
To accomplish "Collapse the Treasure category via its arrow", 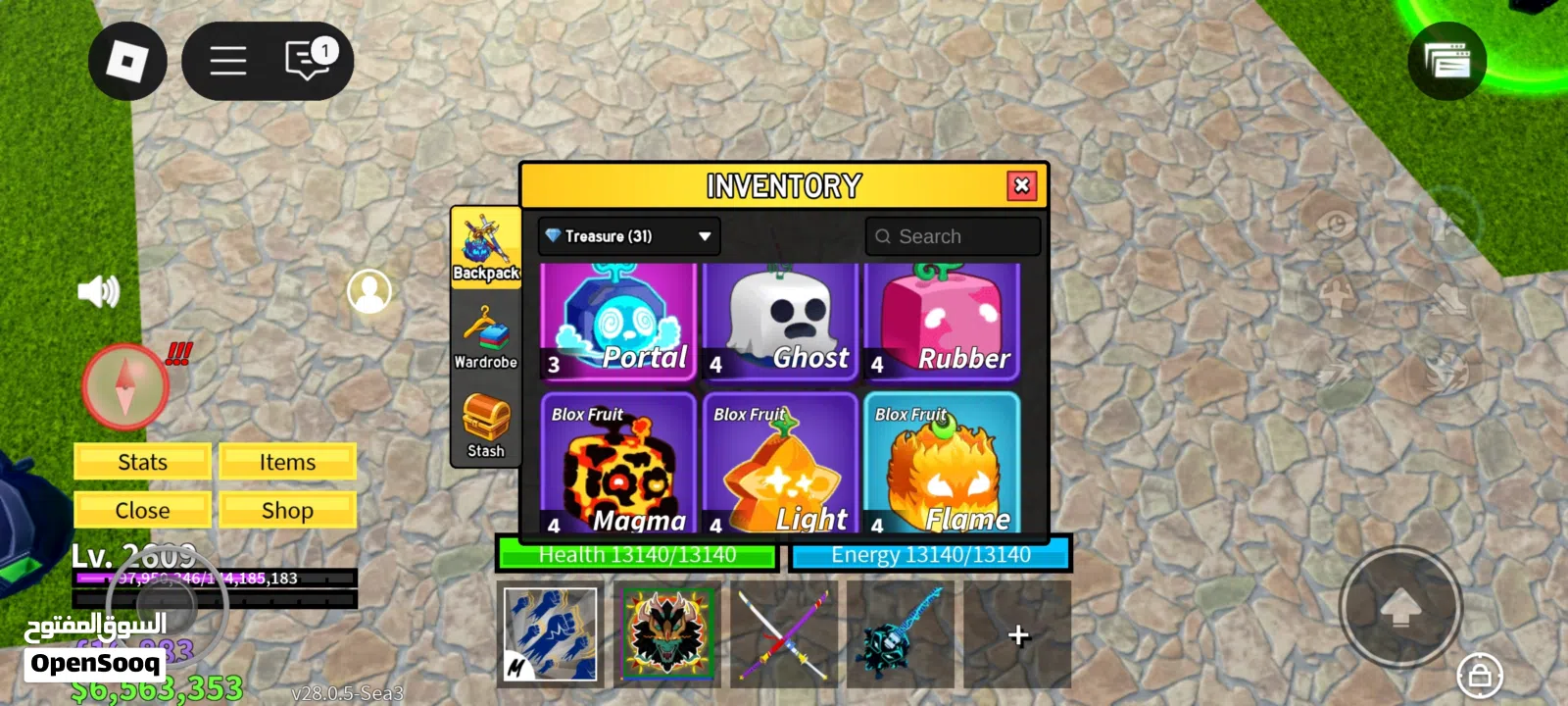I will (x=704, y=235).
